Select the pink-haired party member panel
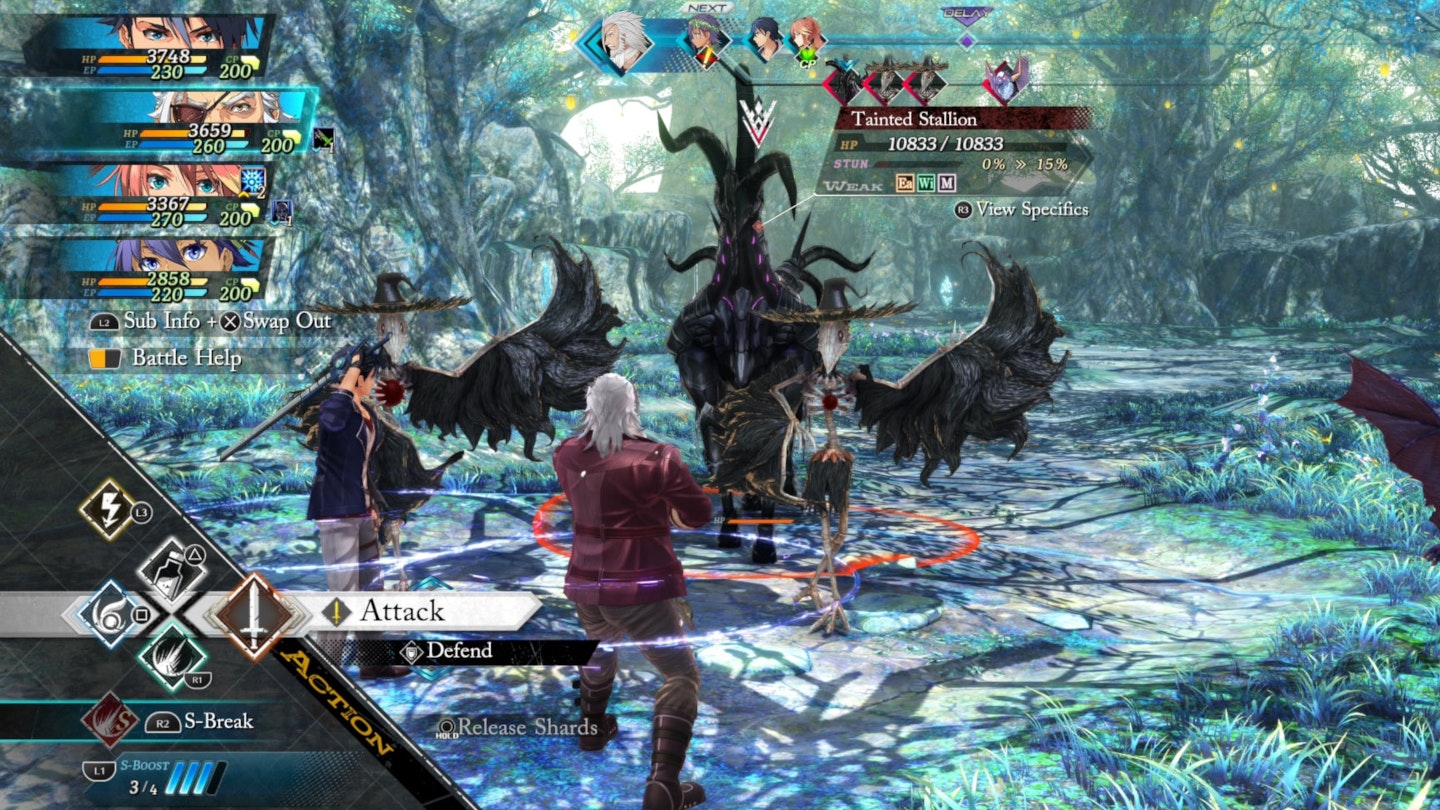Screen dimensions: 1440x810 tap(160, 196)
